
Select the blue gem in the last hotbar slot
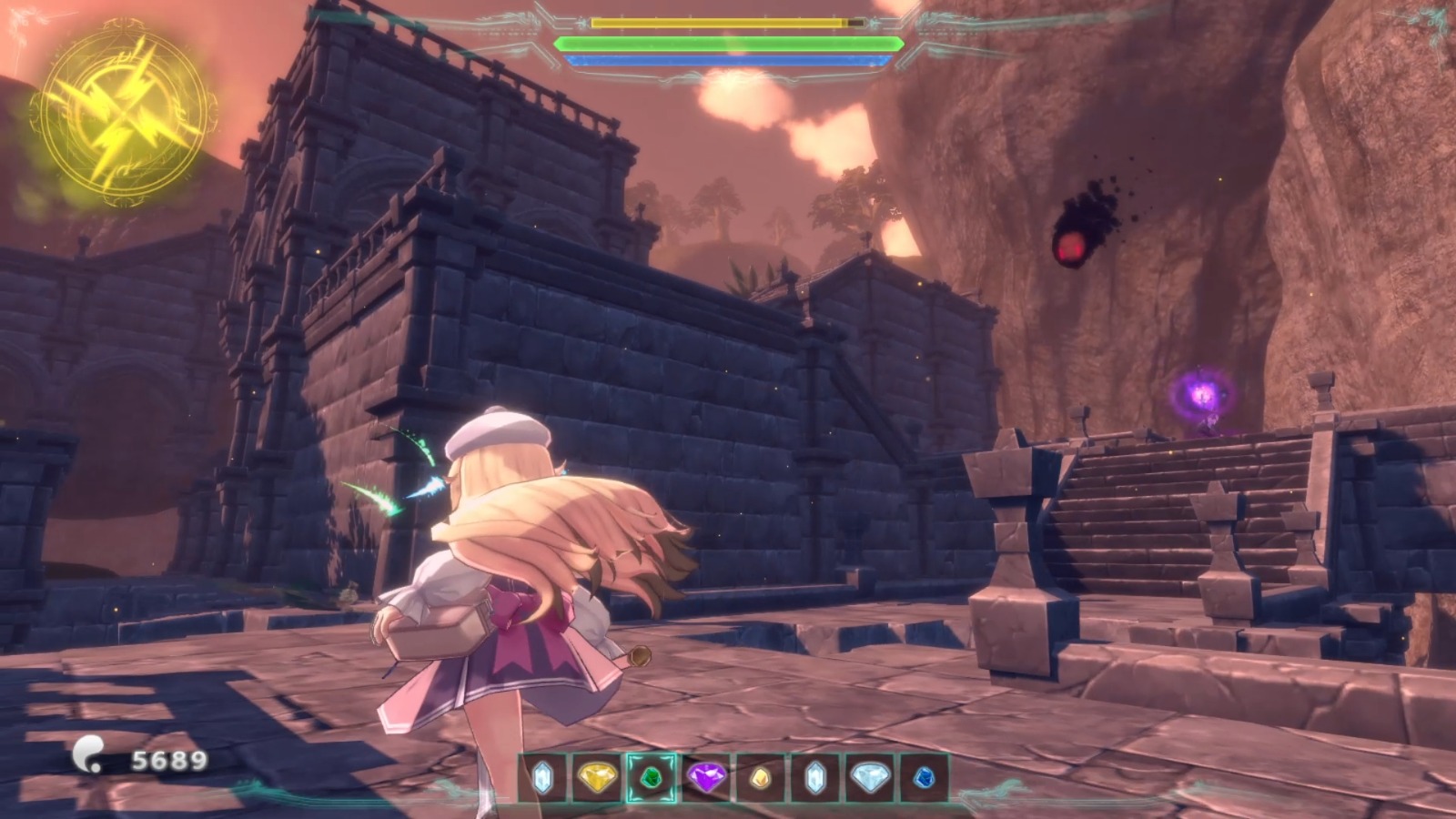point(922,779)
